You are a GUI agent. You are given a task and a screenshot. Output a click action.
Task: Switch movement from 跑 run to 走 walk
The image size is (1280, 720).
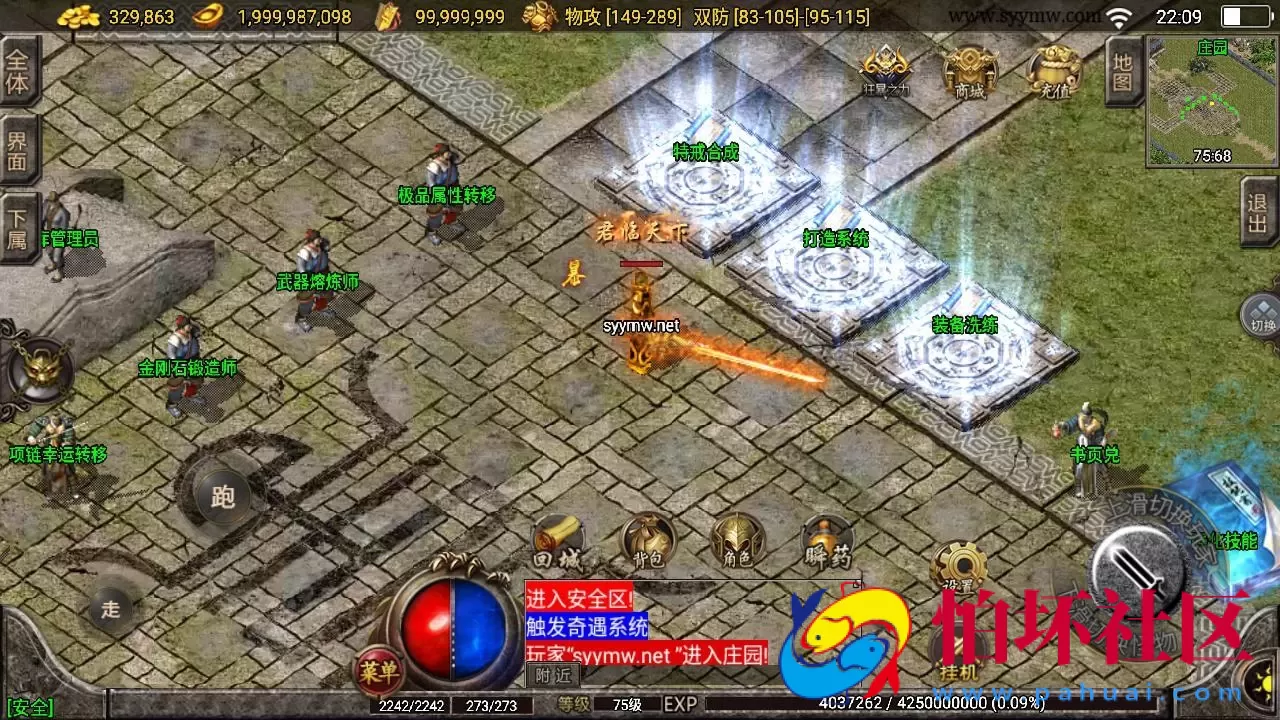(110, 610)
